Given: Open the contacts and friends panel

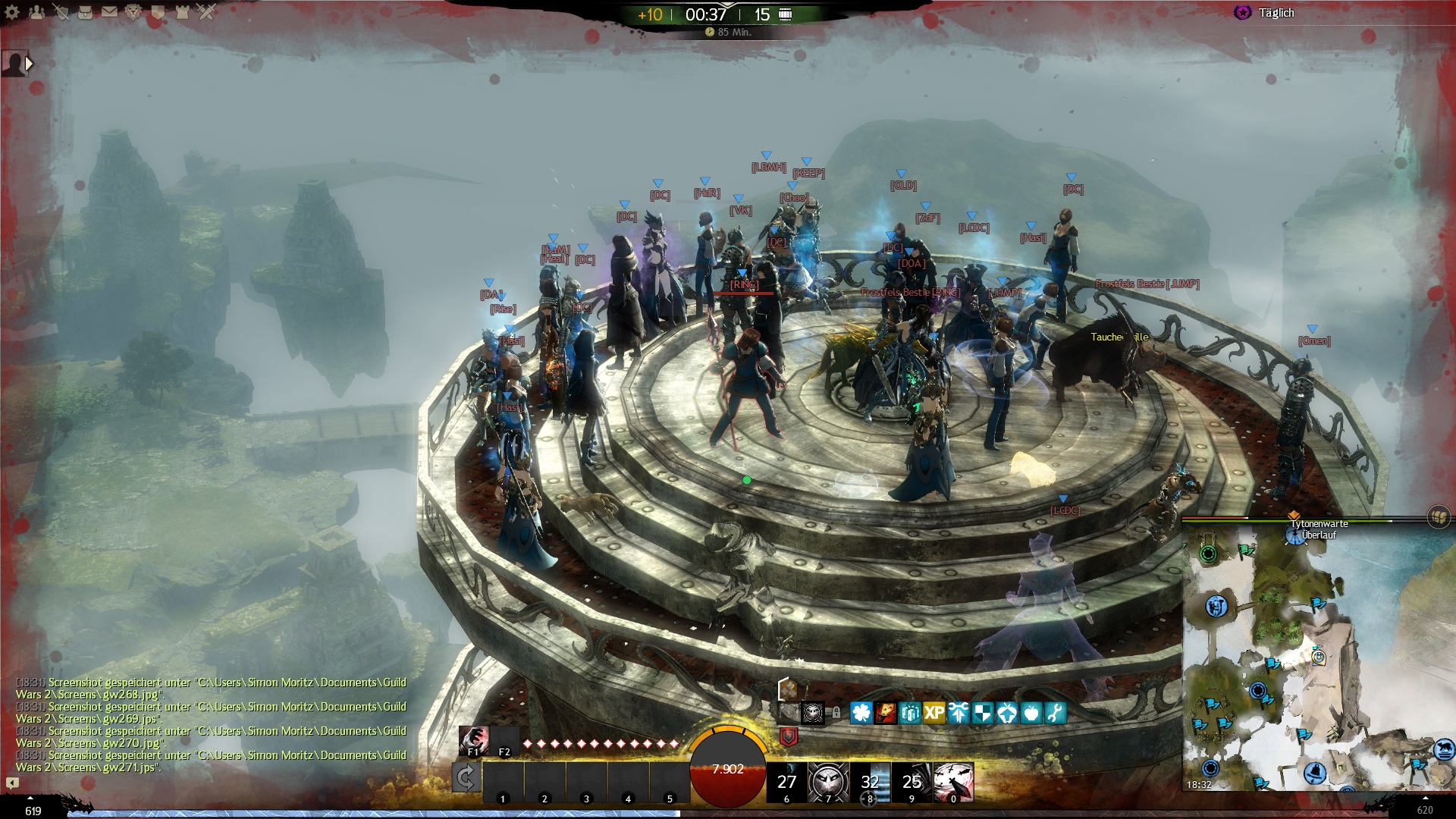Looking at the screenshot, I should click(x=36, y=12).
